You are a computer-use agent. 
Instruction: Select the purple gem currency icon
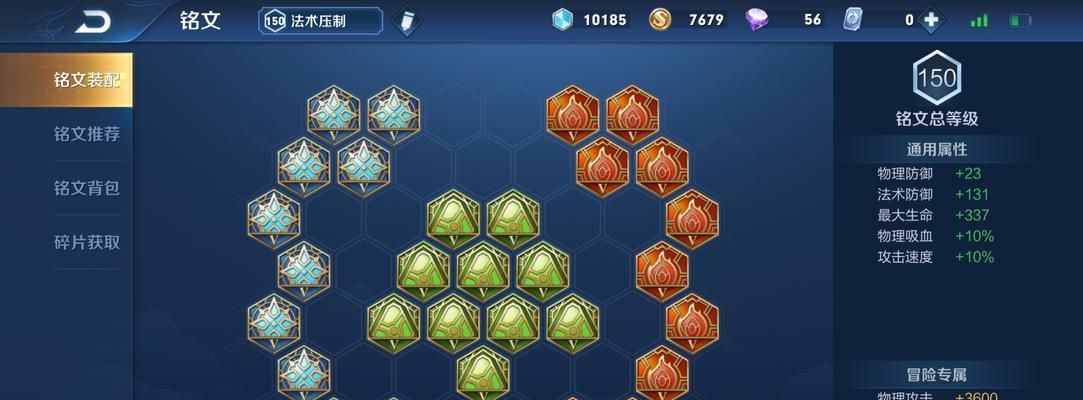coord(758,20)
